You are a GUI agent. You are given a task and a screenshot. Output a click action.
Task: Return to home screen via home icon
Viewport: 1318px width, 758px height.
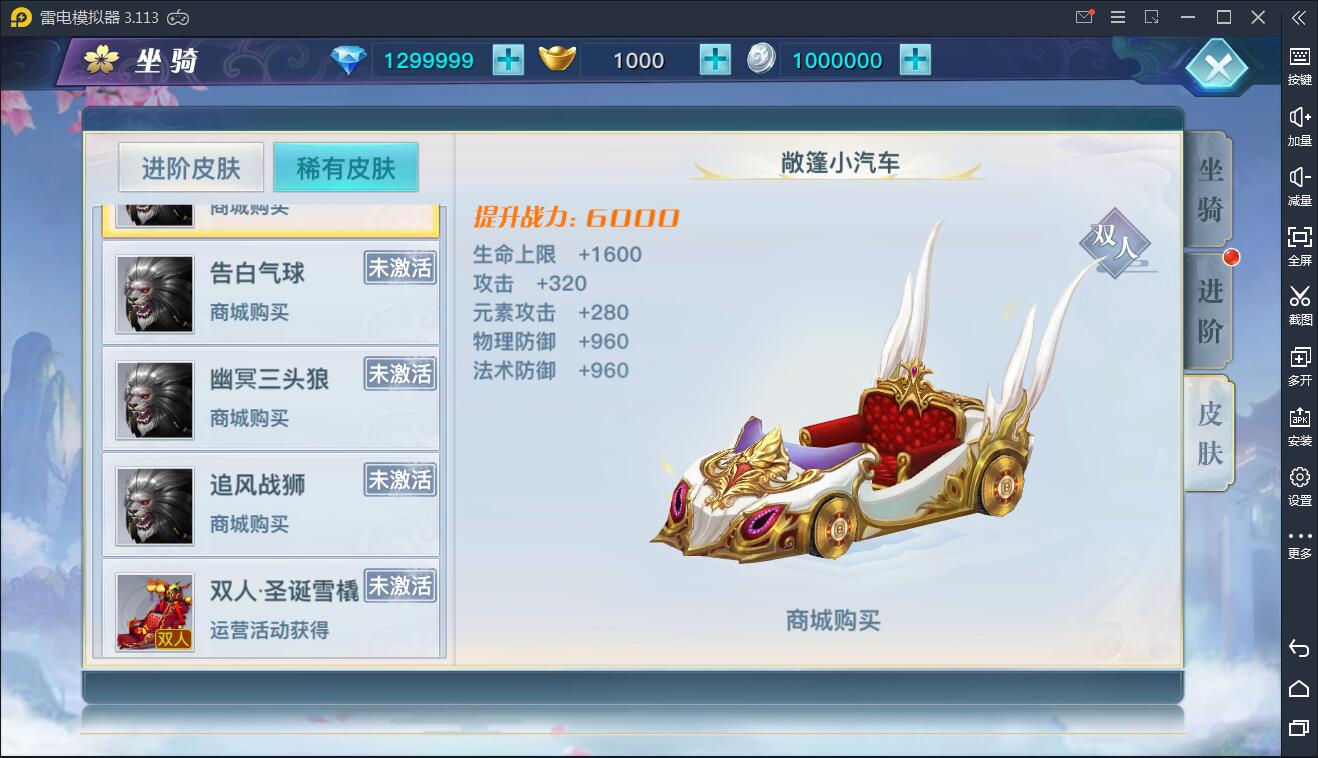point(1300,689)
